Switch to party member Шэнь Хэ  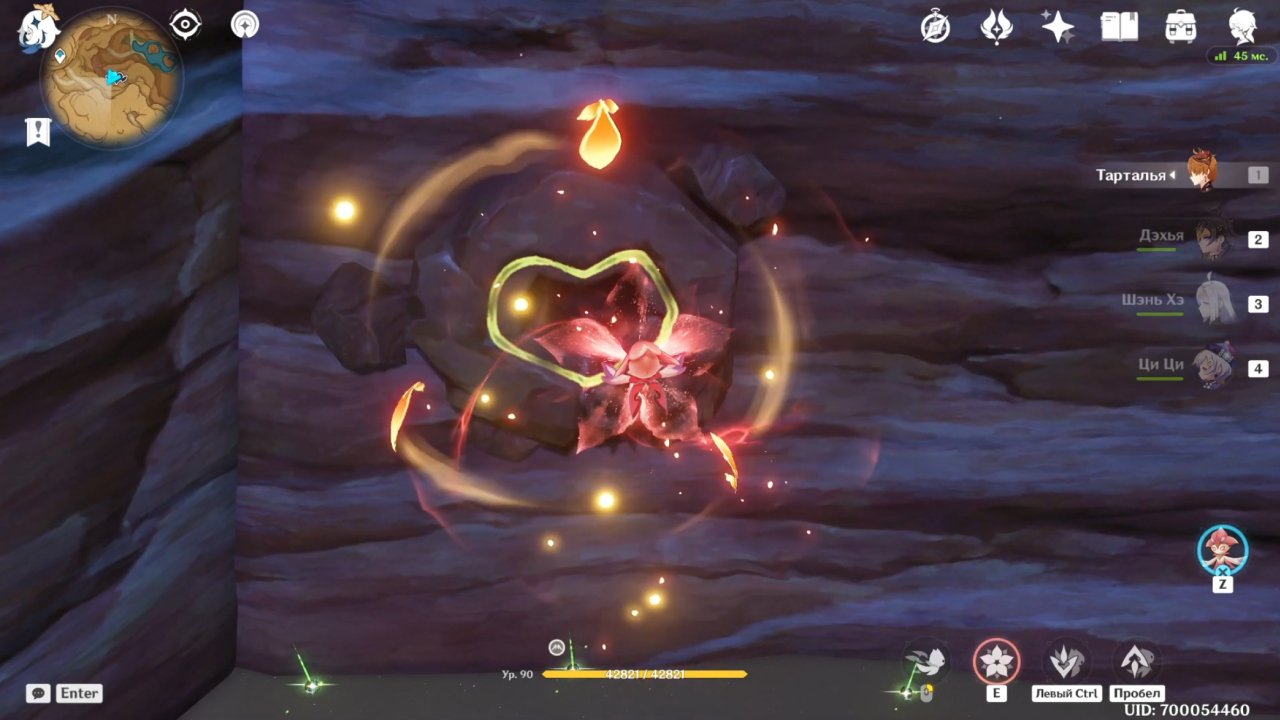pos(1215,302)
